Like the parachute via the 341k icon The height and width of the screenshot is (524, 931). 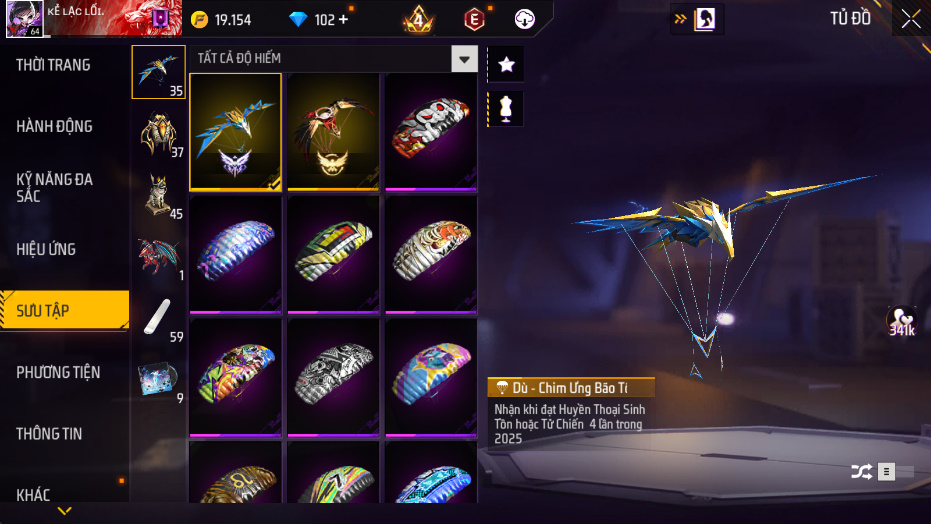pyautogui.click(x=902, y=320)
